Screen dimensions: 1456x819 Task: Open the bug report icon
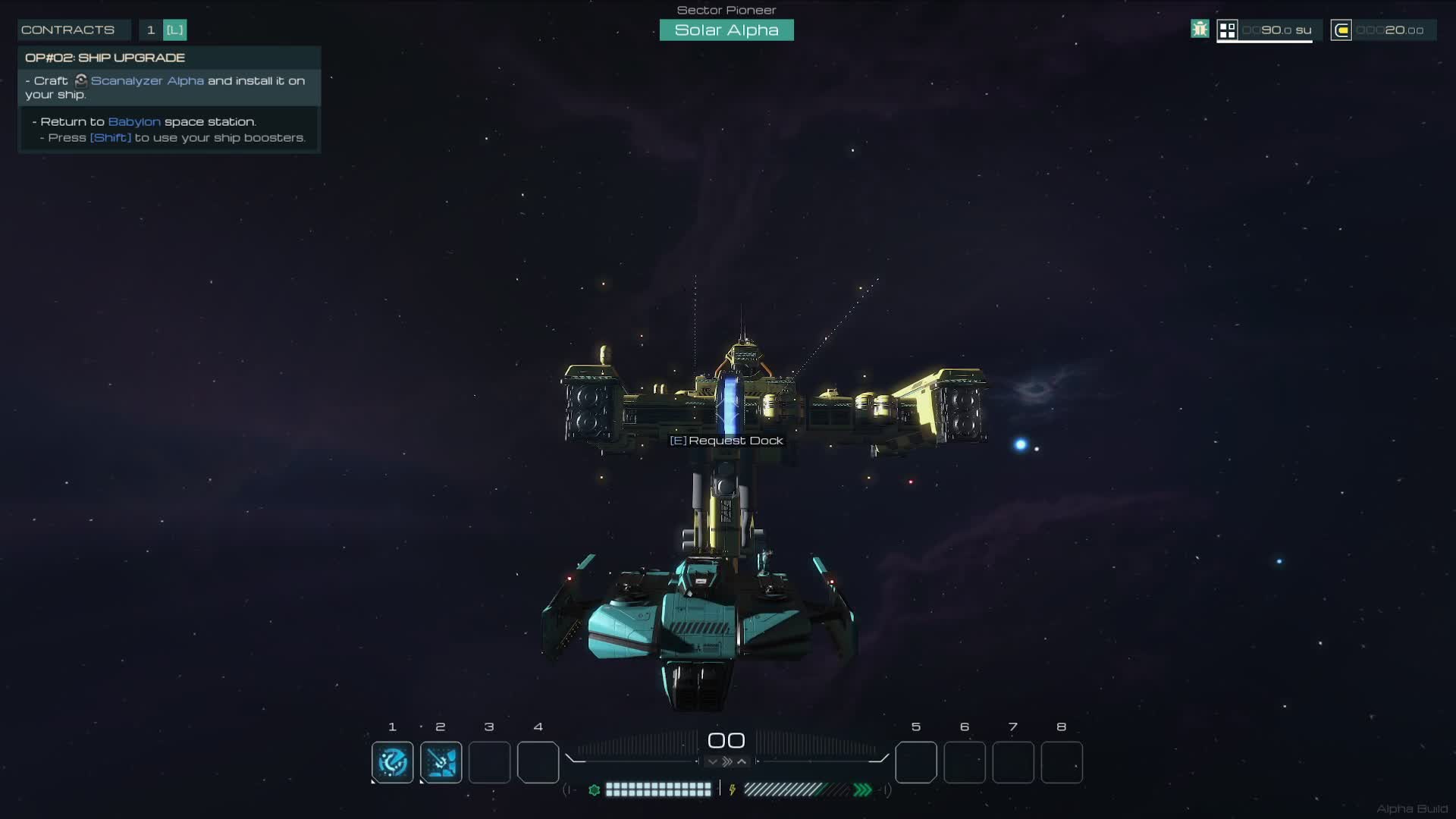1200,30
